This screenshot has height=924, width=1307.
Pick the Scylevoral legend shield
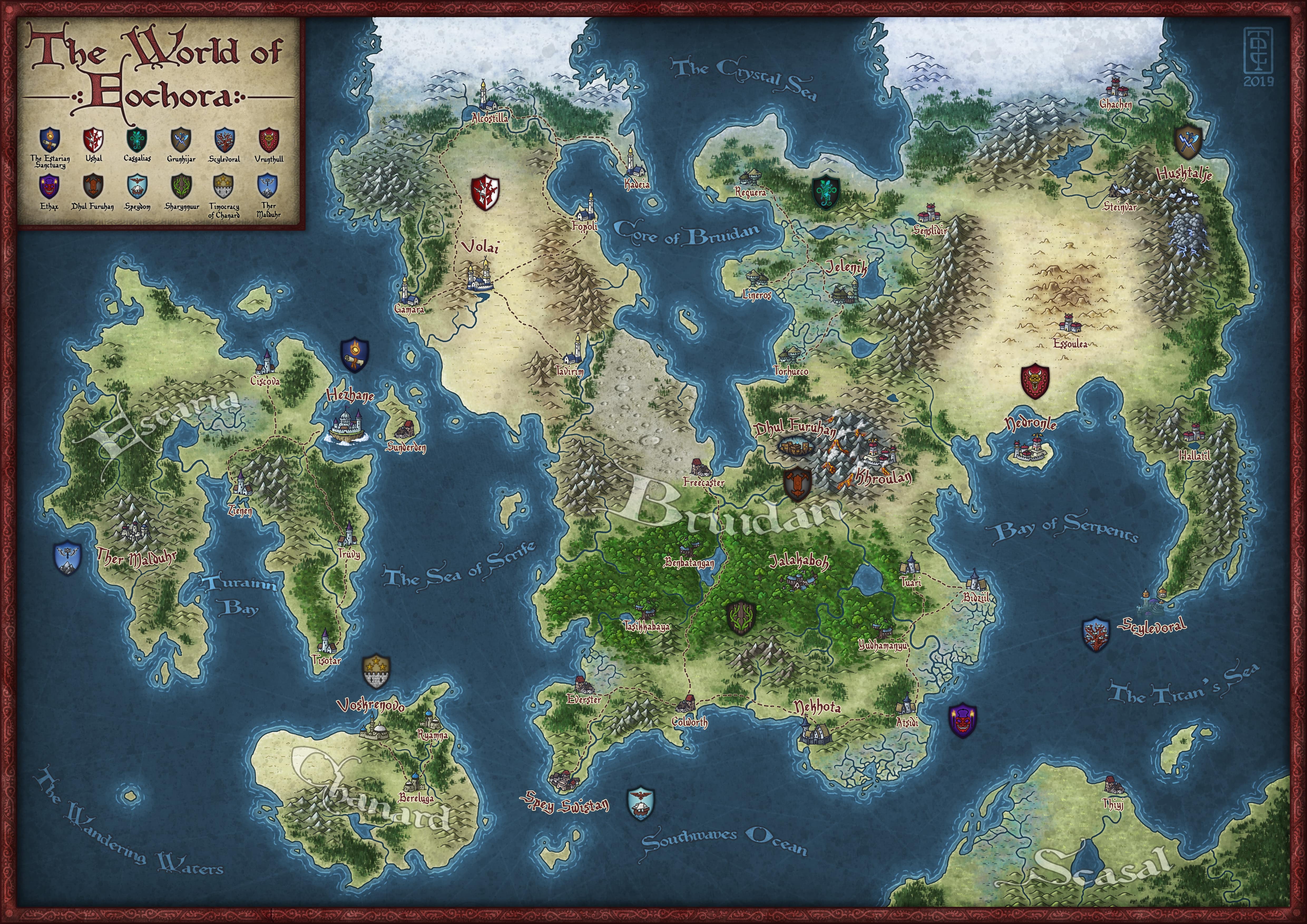[225, 139]
